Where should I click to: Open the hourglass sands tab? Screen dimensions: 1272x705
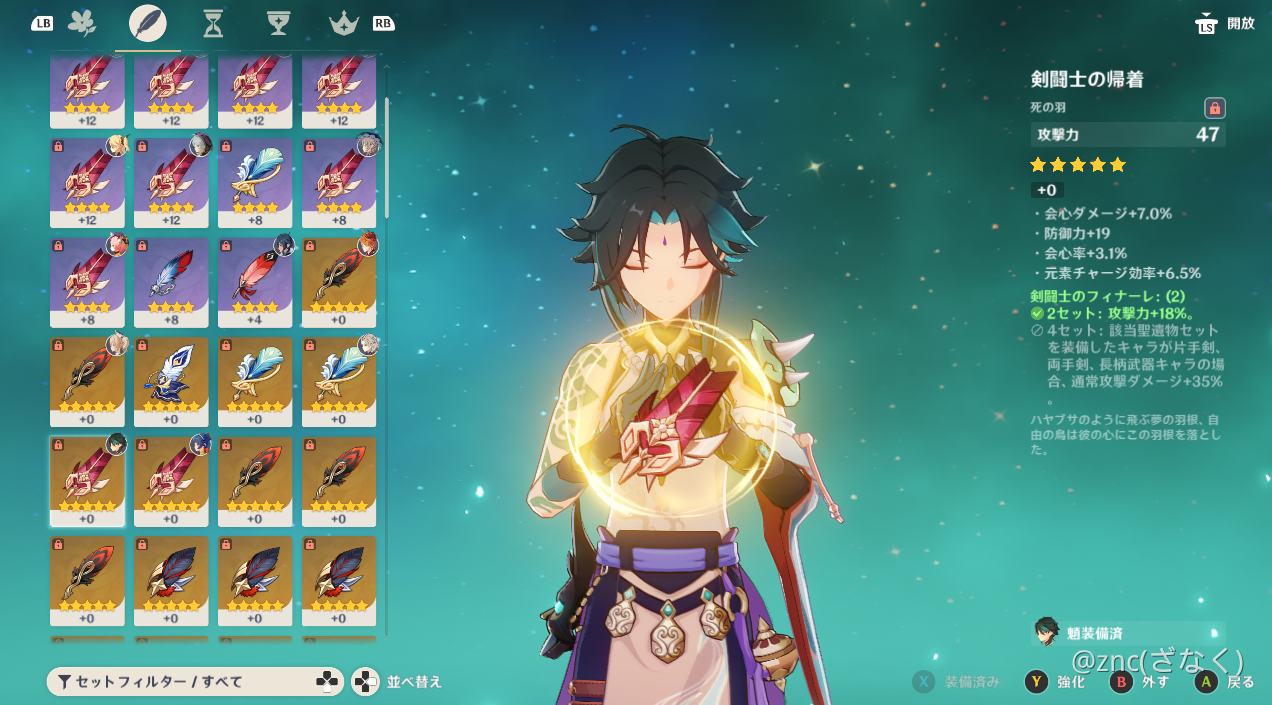pyautogui.click(x=213, y=23)
